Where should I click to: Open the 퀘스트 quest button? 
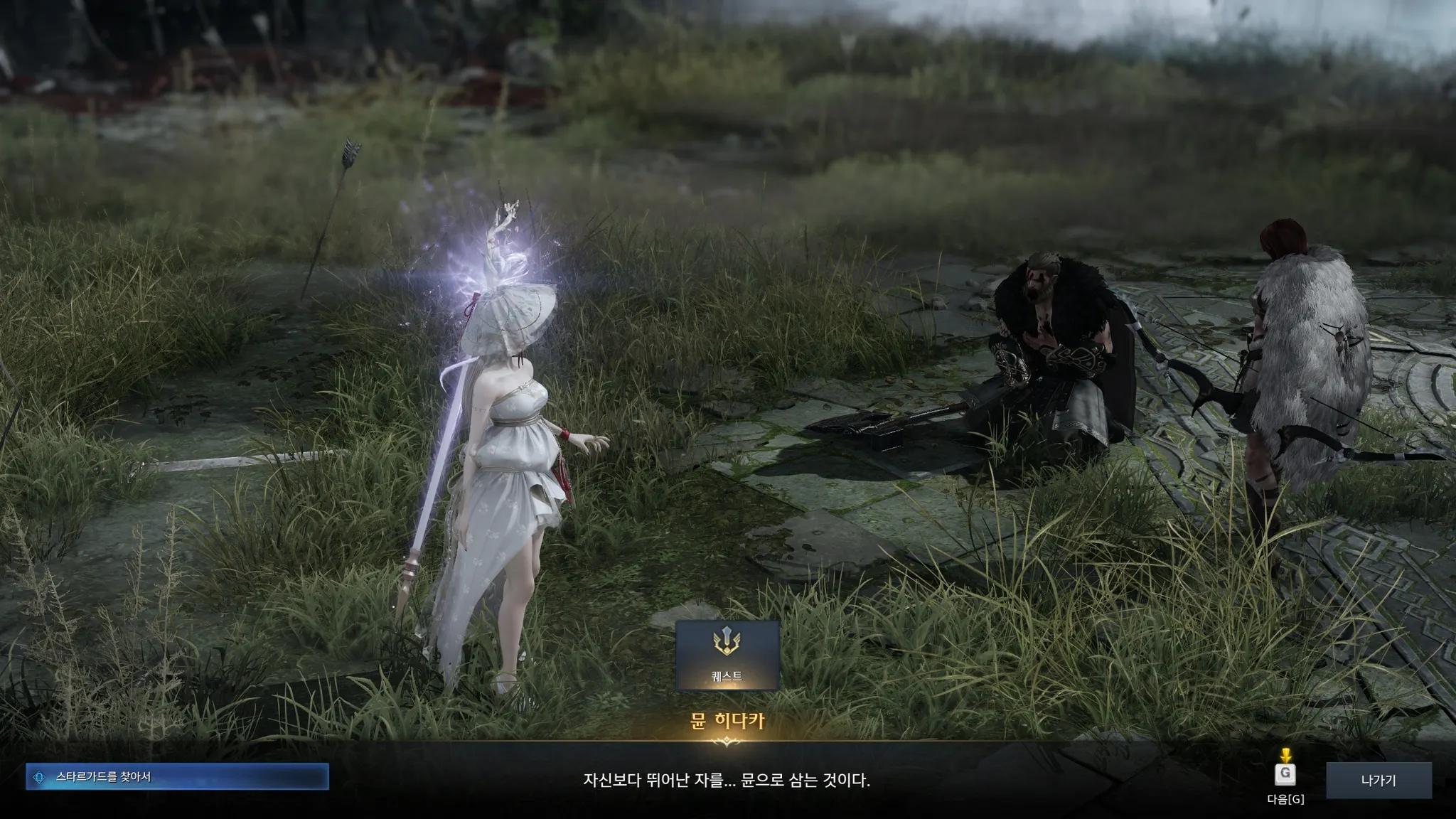pyautogui.click(x=727, y=655)
